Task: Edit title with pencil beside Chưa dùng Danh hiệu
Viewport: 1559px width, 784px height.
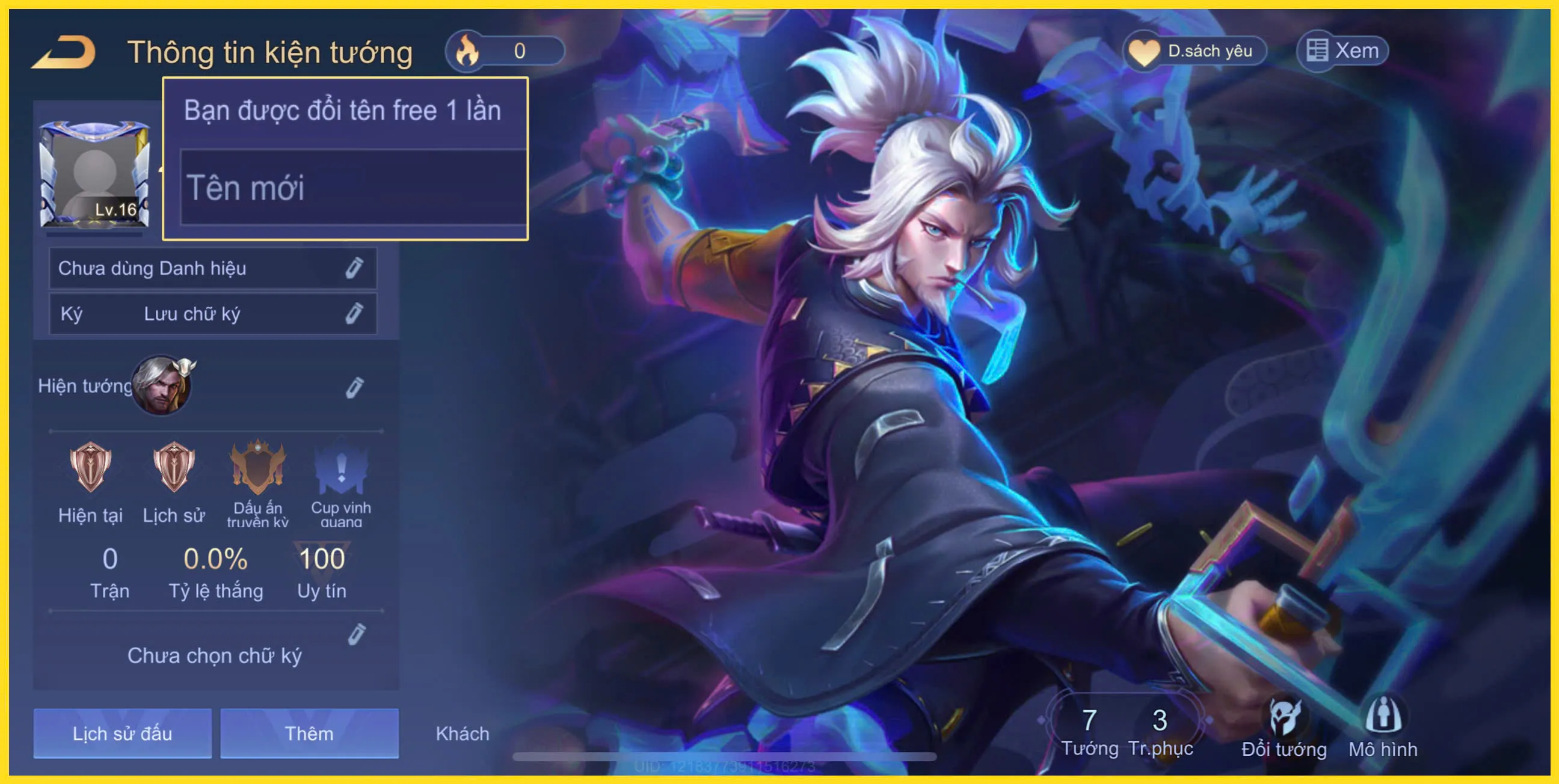Action: pyautogui.click(x=355, y=269)
